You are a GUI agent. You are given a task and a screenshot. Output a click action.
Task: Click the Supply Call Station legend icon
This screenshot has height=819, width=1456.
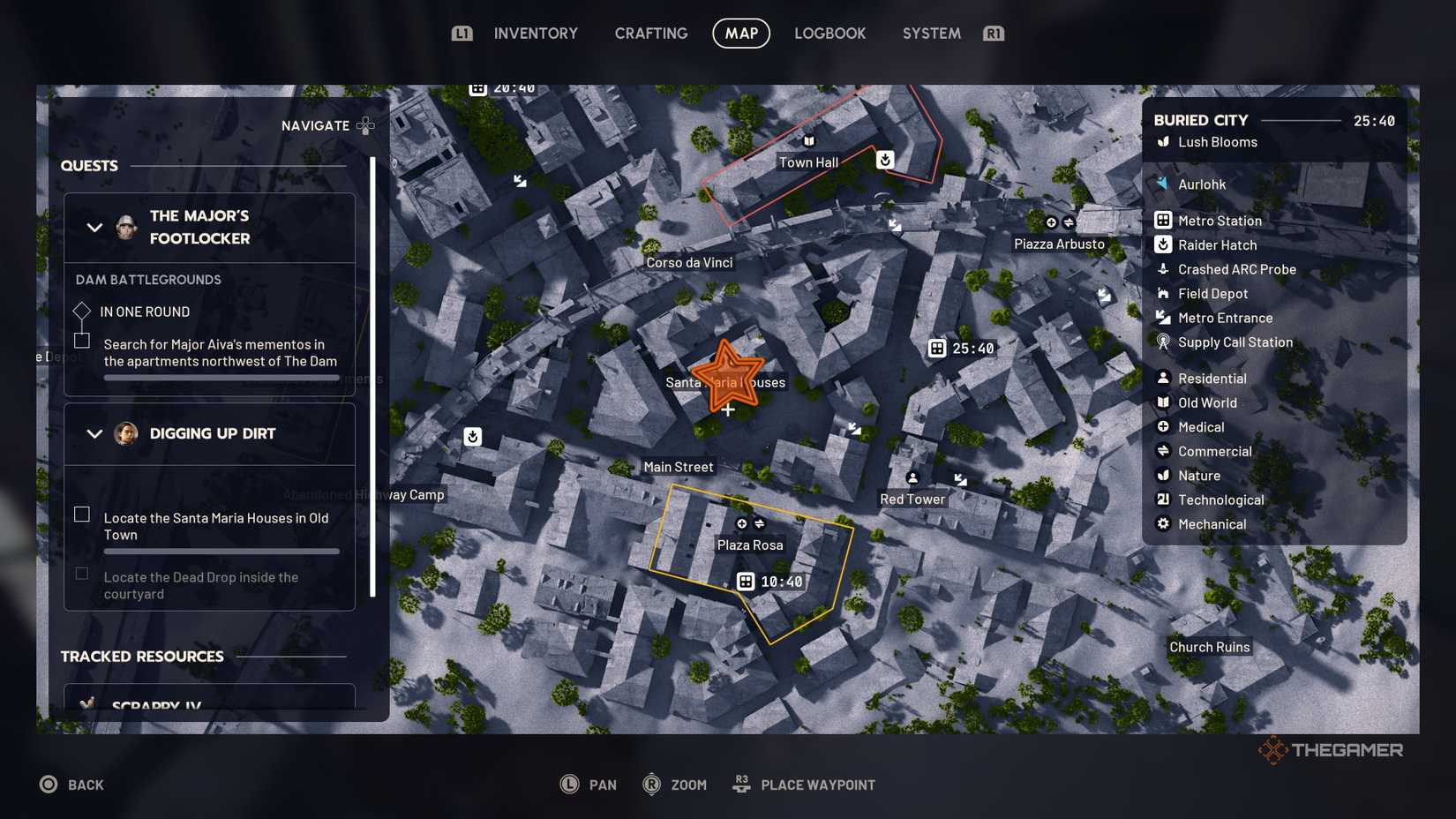1164,342
